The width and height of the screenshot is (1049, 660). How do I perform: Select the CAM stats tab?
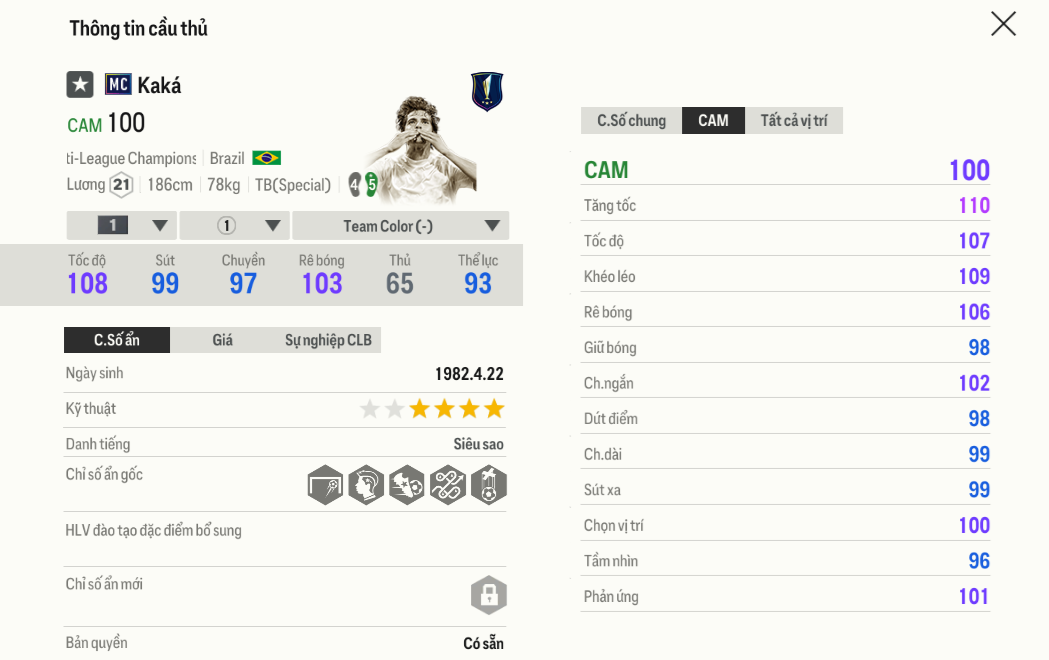713,121
